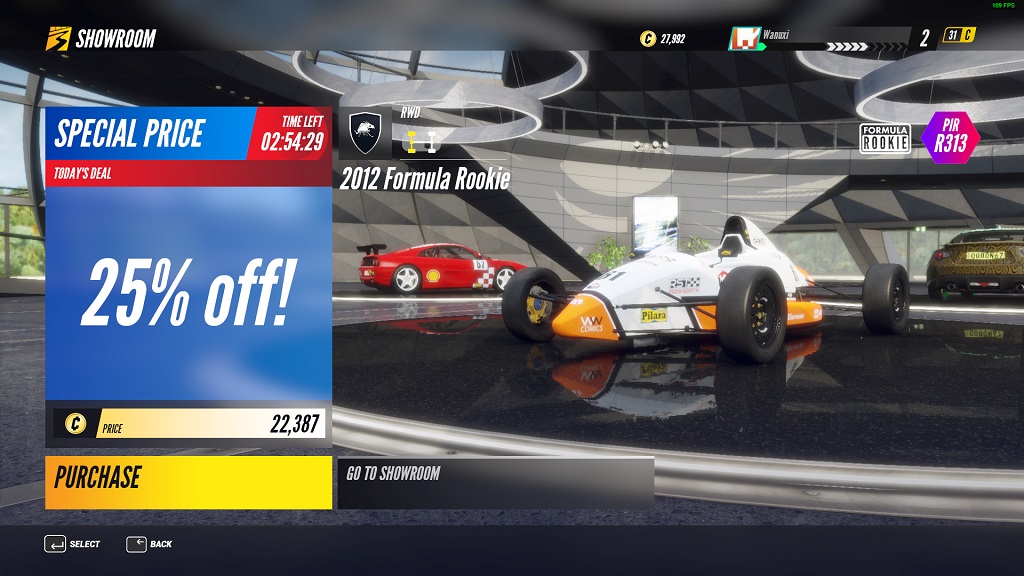
Task: Select the Formula Rookie class badge
Action: point(885,139)
